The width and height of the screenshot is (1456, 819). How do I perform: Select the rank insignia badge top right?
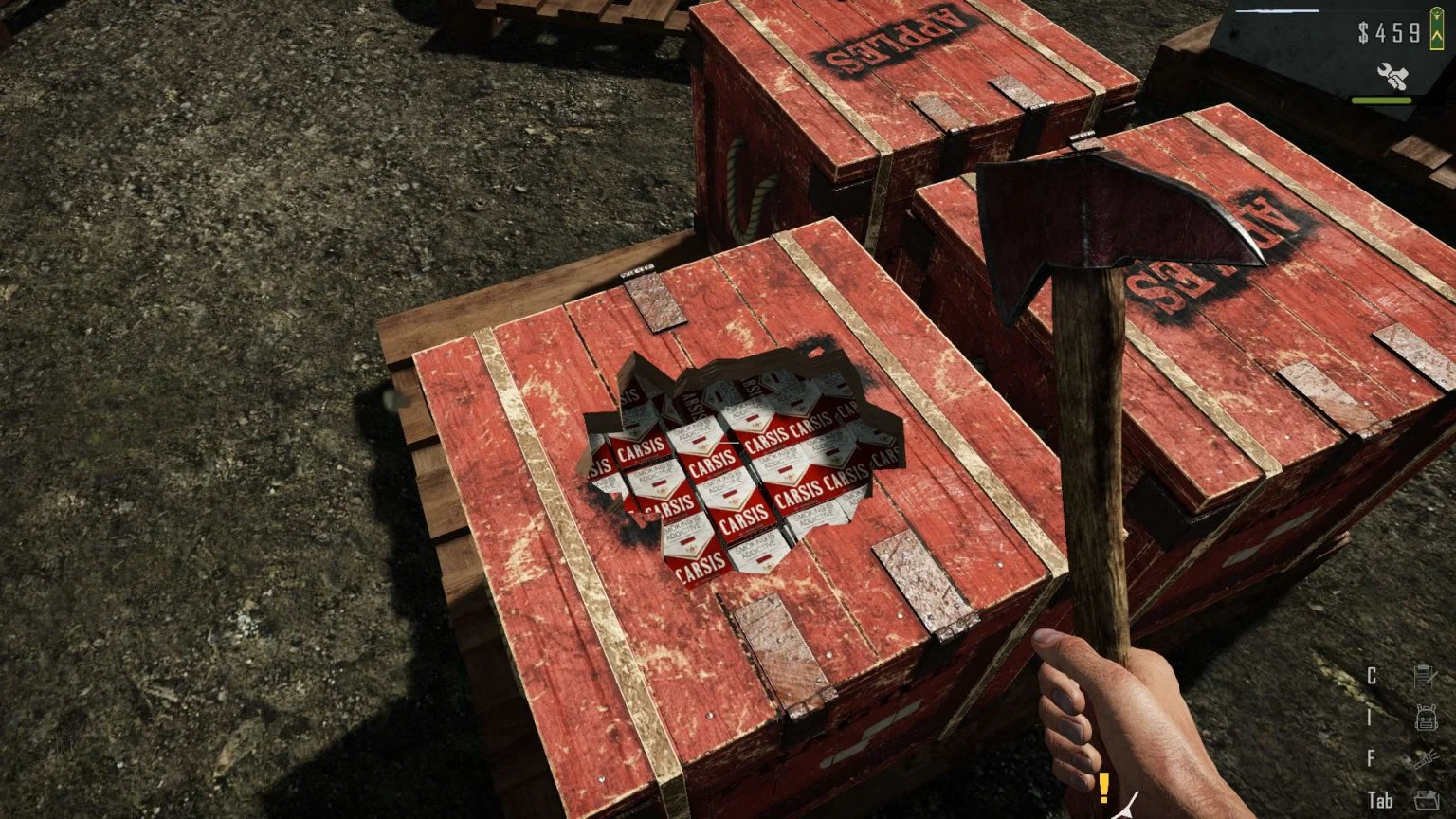[1437, 28]
